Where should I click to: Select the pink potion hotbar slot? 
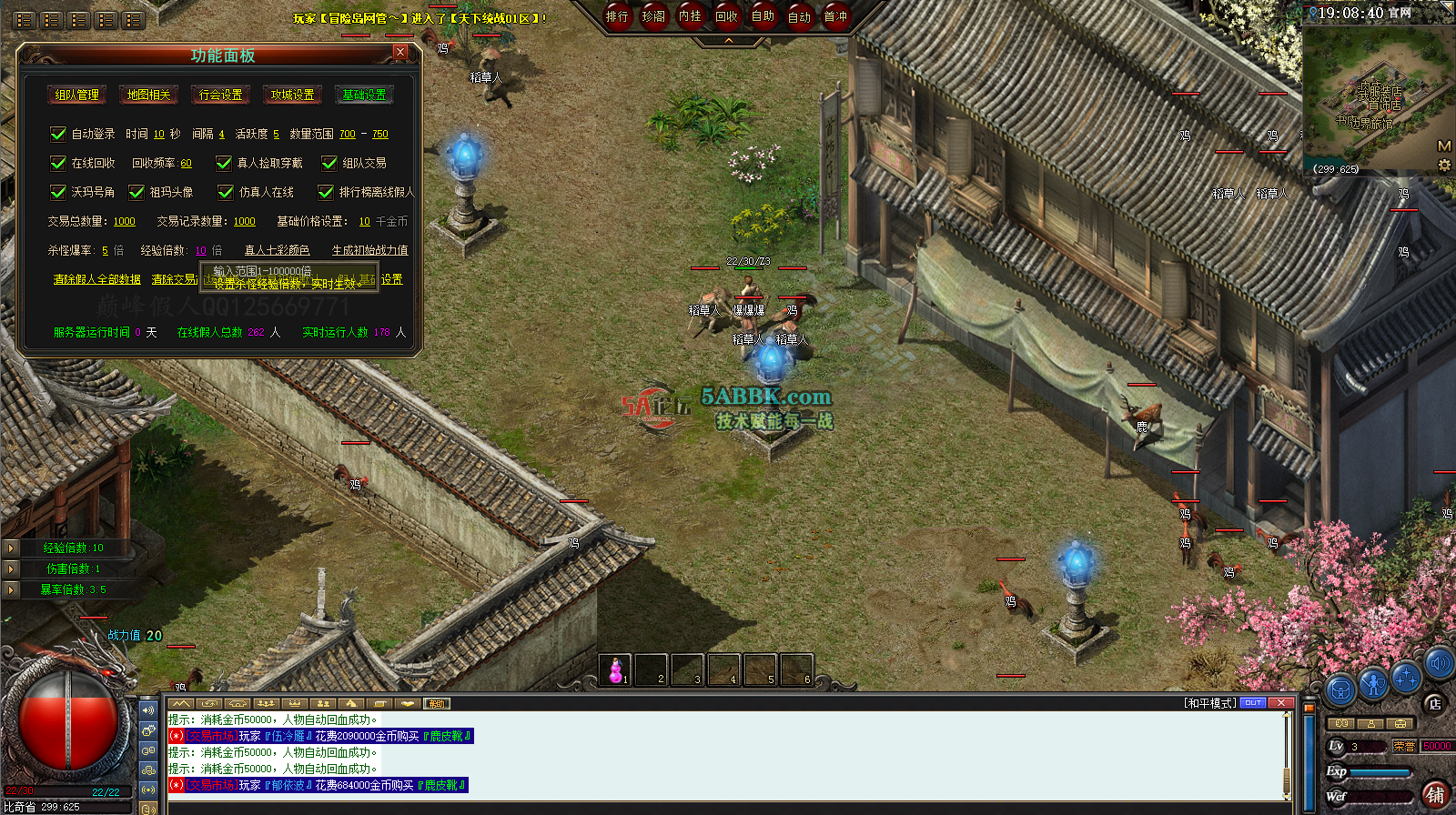coord(615,669)
